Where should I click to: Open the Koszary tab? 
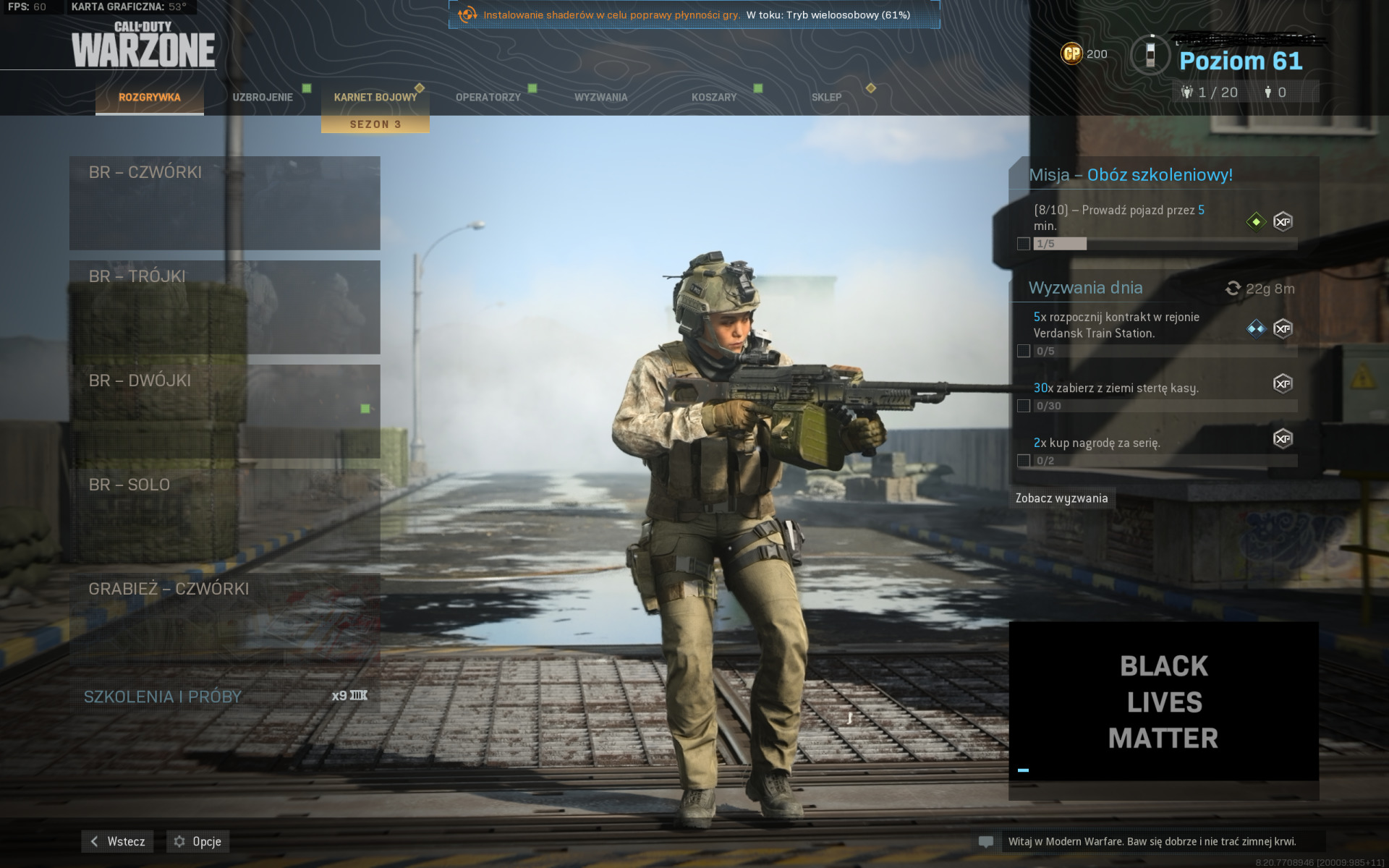(x=714, y=97)
